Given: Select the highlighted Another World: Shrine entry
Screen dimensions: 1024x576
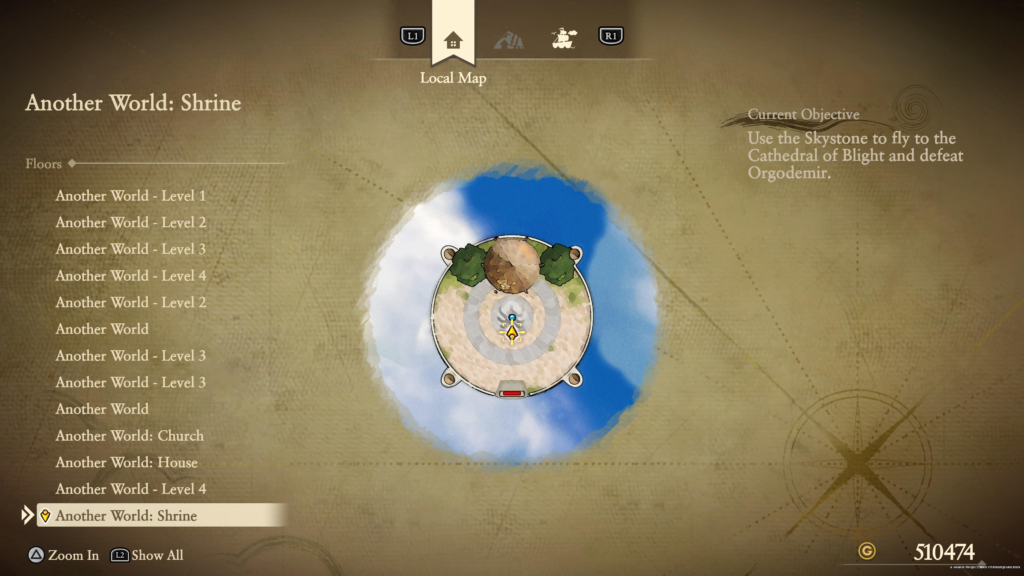Looking at the screenshot, I should click(126, 516).
